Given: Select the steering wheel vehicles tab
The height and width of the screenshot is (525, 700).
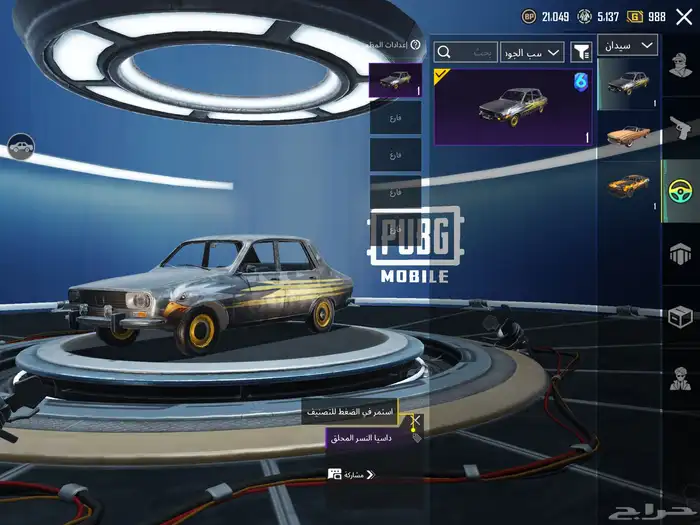Looking at the screenshot, I should 681,189.
